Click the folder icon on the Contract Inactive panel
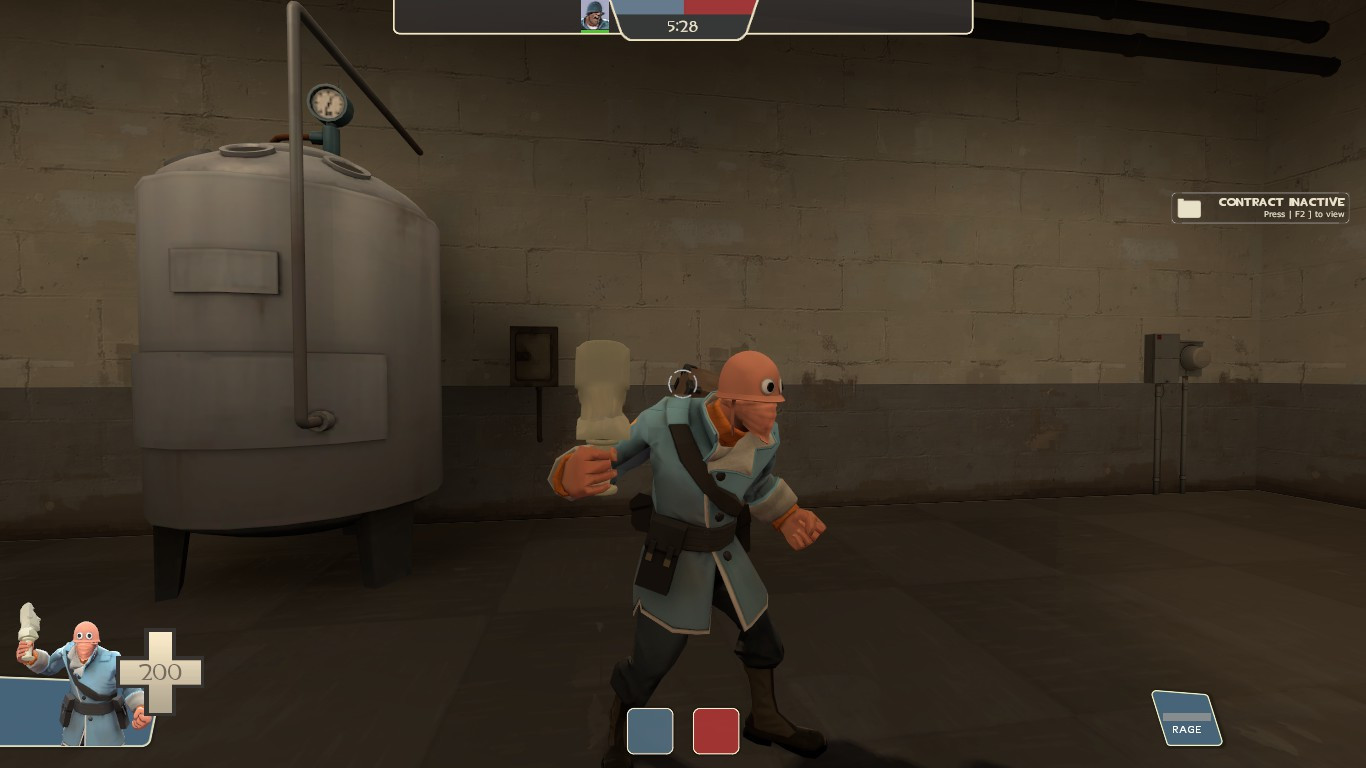This screenshot has height=768, width=1366. [x=1189, y=207]
